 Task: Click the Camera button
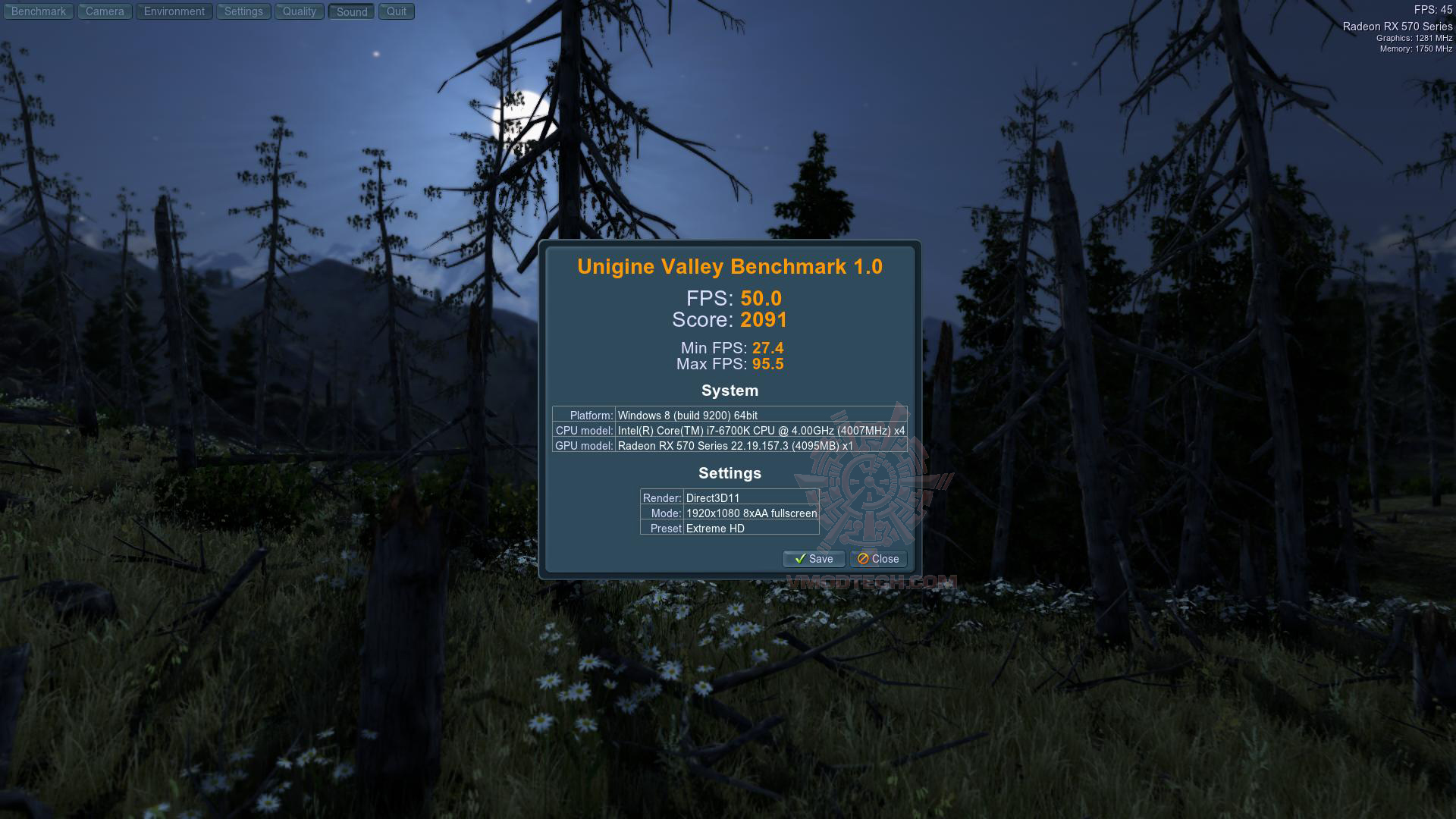click(x=105, y=11)
